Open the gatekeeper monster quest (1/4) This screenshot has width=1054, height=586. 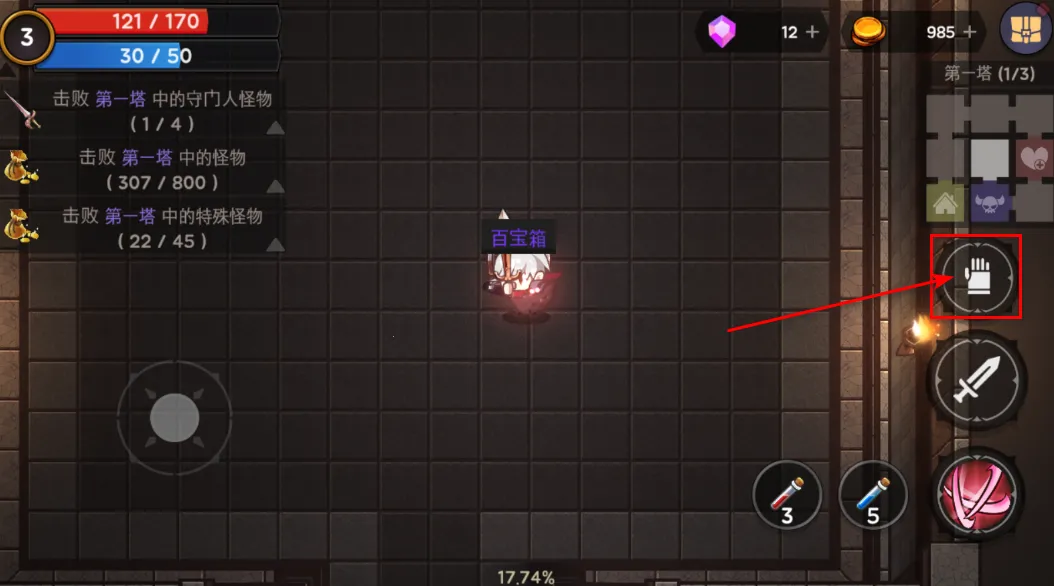click(162, 111)
